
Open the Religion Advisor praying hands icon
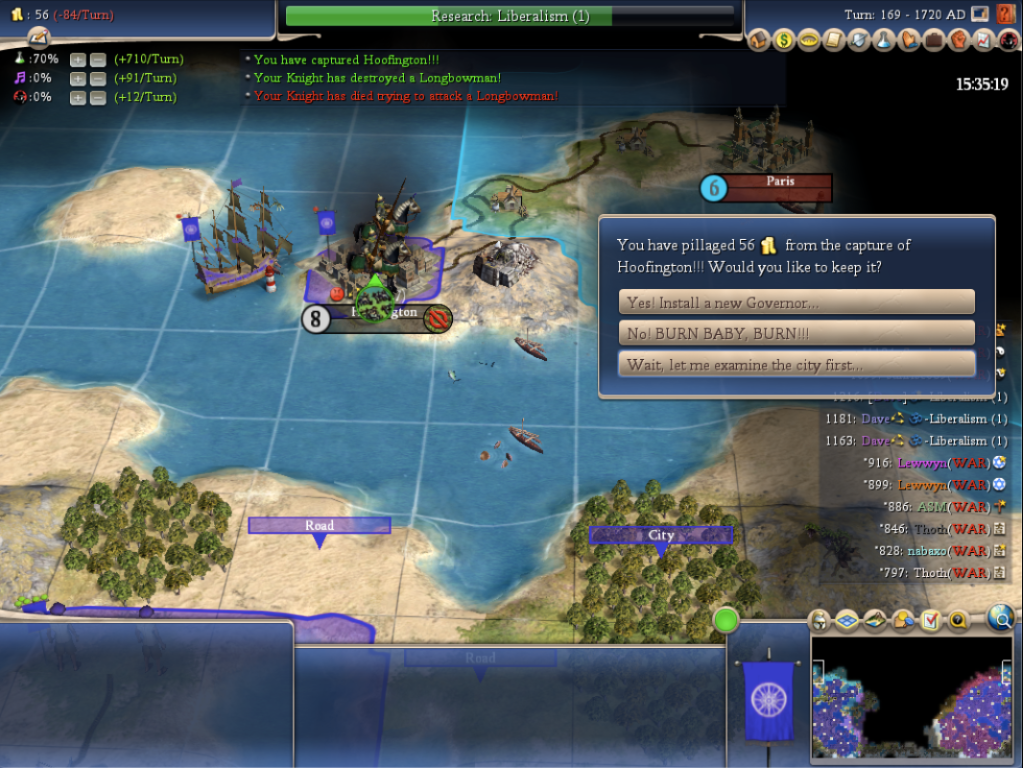(908, 40)
